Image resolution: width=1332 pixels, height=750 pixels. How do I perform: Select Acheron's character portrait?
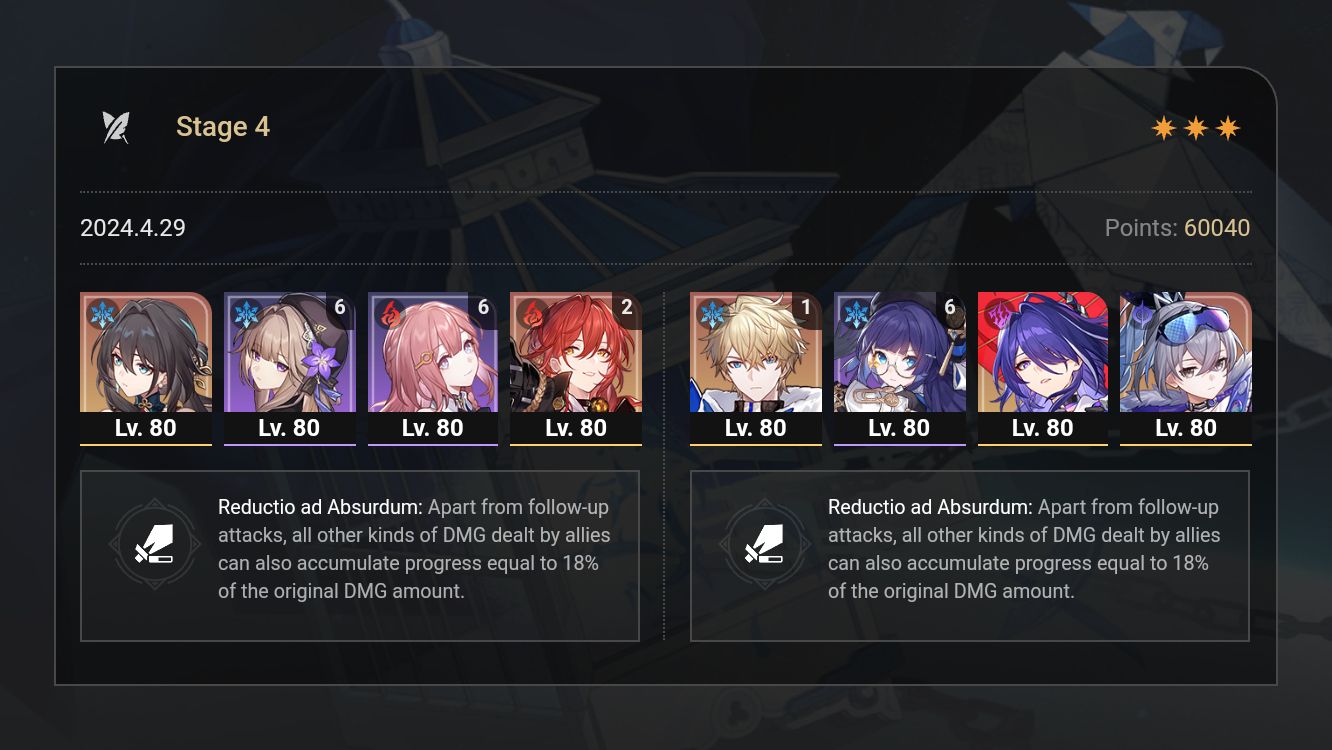[x=1043, y=355]
